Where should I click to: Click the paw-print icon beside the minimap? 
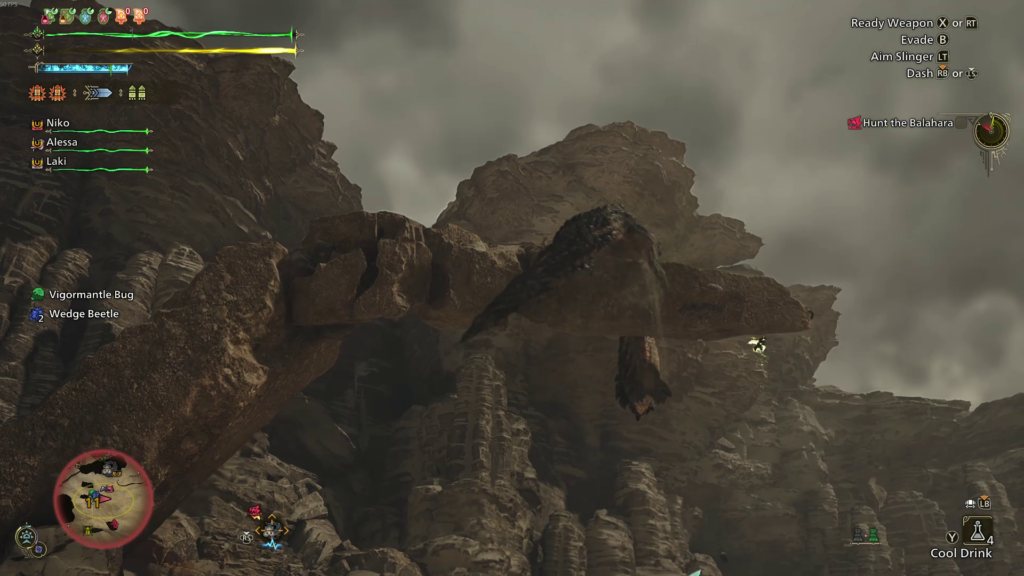pyautogui.click(x=26, y=536)
